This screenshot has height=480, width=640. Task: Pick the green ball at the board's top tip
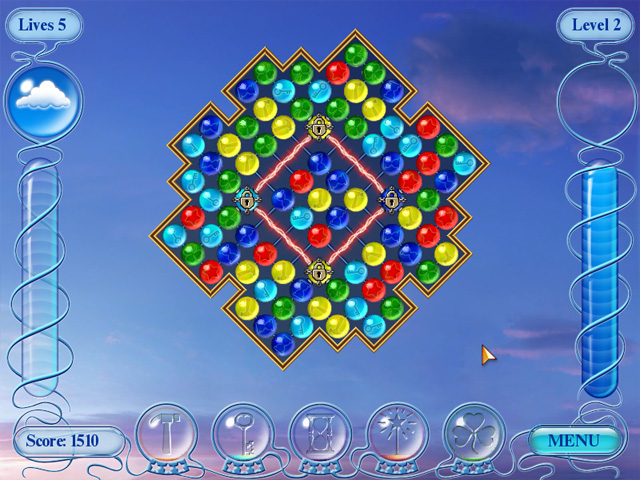click(x=355, y=54)
